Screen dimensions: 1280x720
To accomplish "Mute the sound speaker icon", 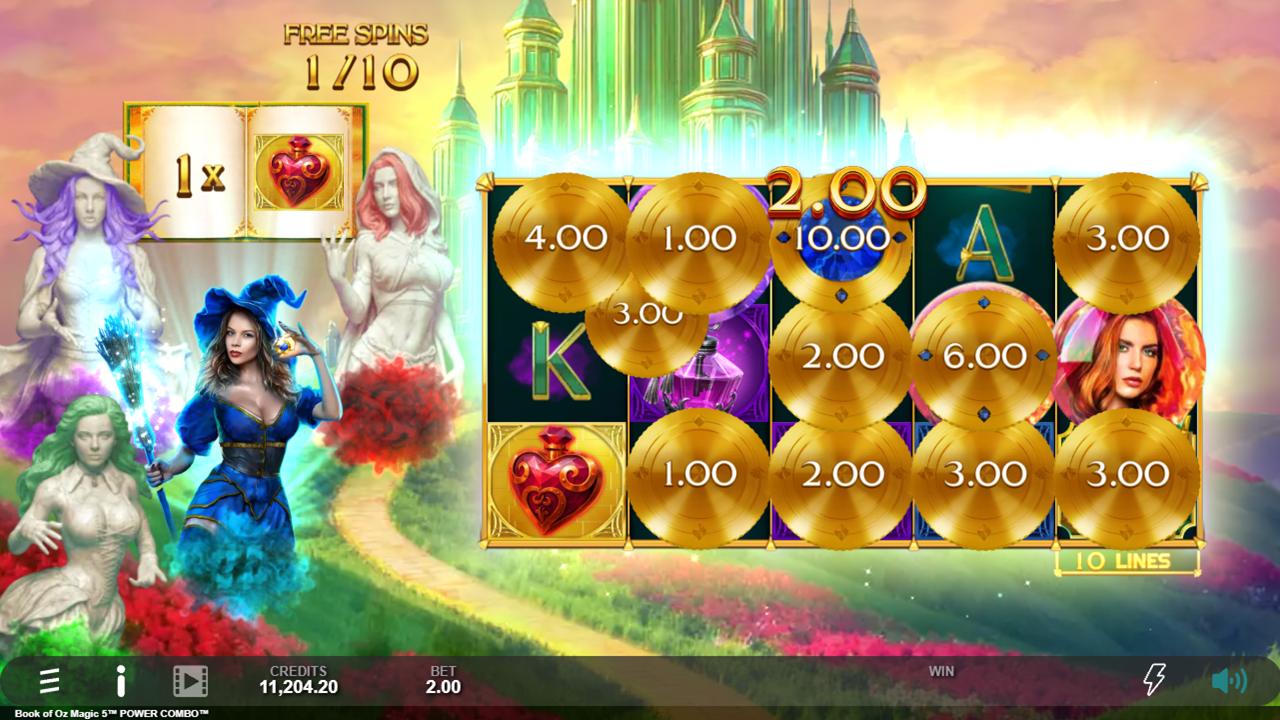I will click(1228, 681).
